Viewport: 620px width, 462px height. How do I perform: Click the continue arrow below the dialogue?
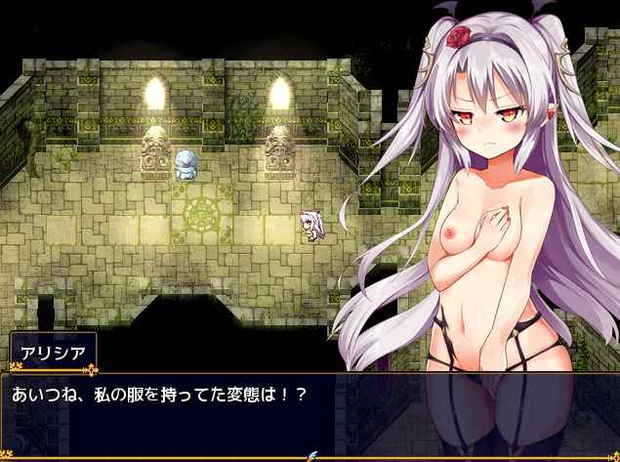tap(316, 456)
